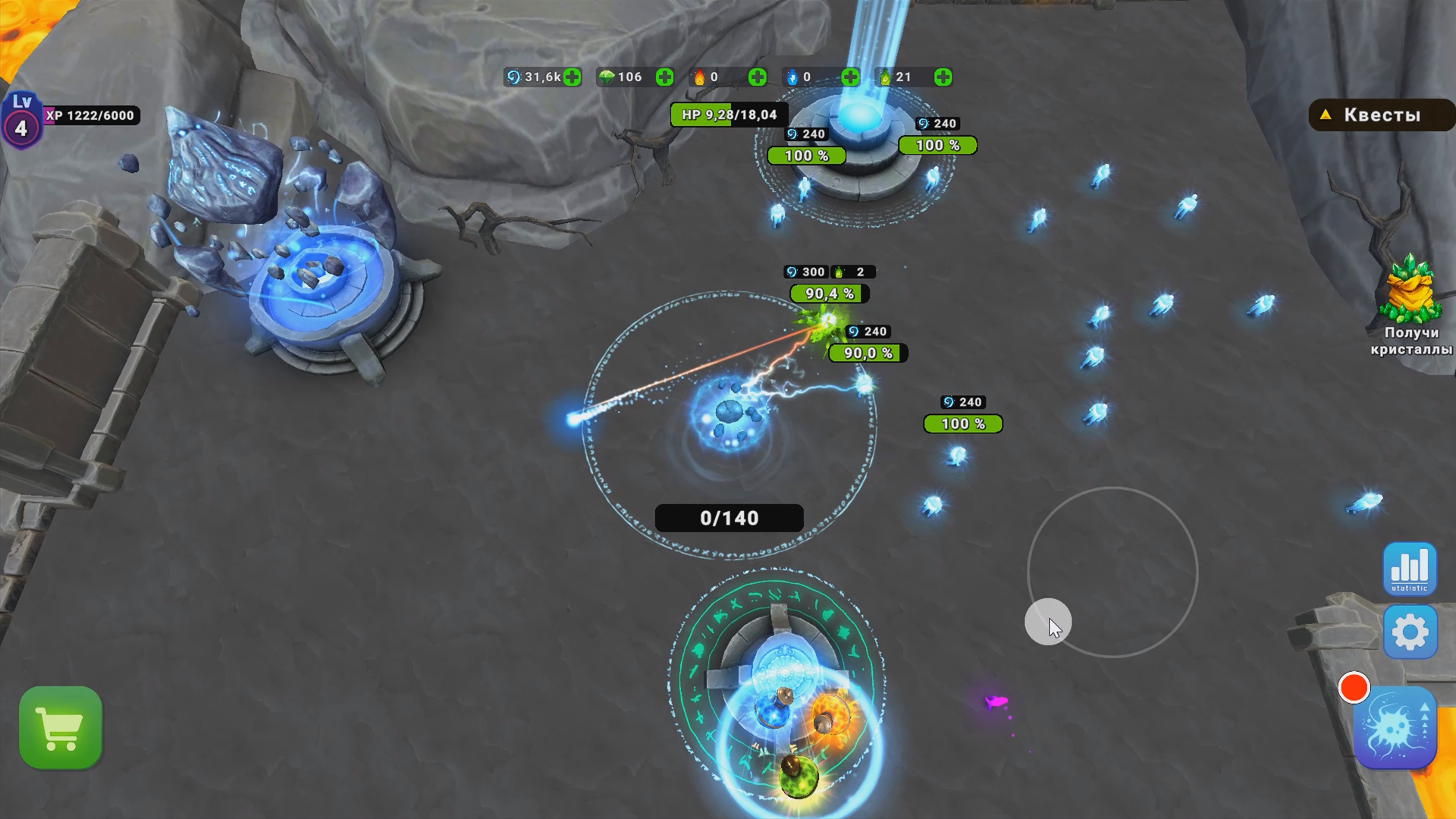Viewport: 1456px width, 819px height.
Task: Open the statistic panel icon
Action: tap(1412, 569)
